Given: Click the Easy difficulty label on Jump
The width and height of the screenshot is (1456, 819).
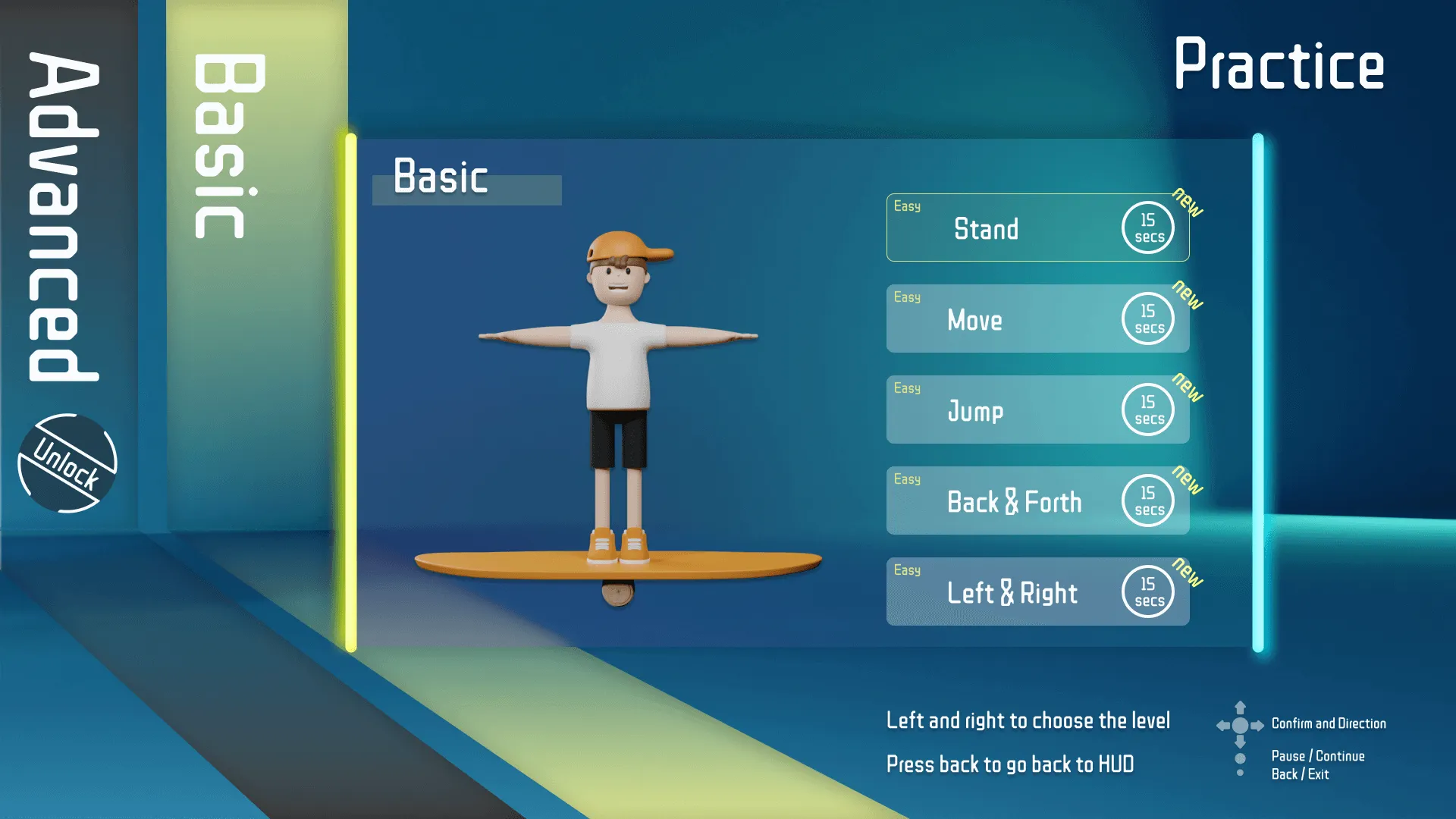Looking at the screenshot, I should pos(907,388).
